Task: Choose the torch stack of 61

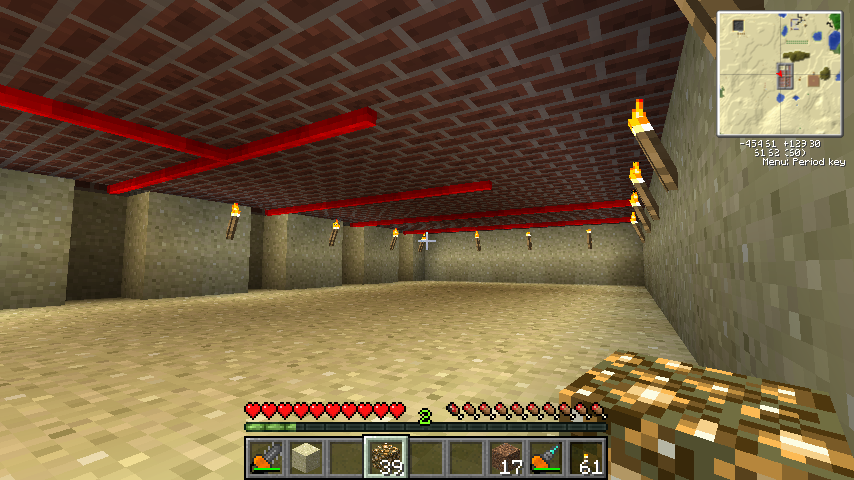Action: click(586, 458)
